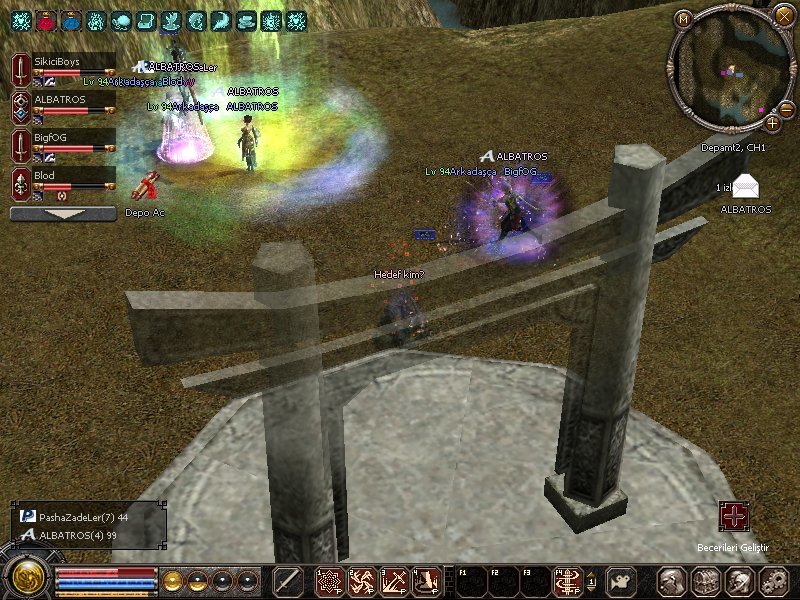Select the ALBATROS party member frame

point(62,106)
